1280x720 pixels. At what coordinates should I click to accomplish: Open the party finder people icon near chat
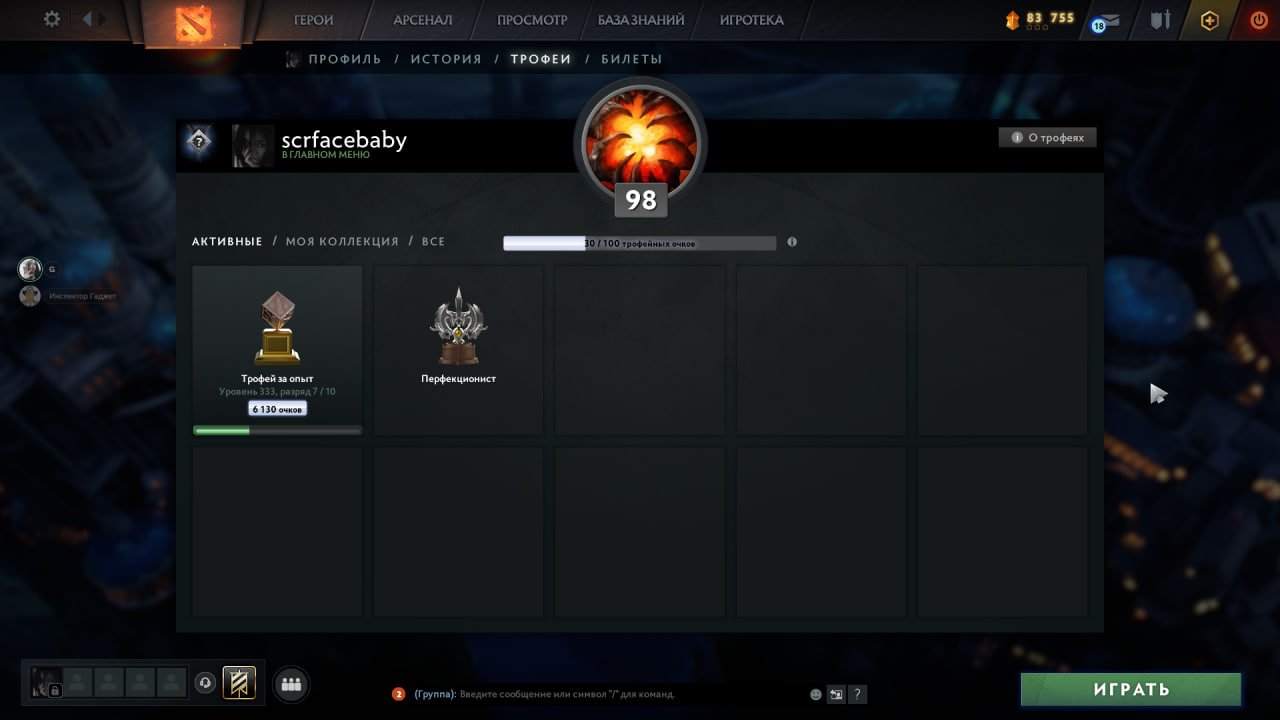(x=291, y=684)
